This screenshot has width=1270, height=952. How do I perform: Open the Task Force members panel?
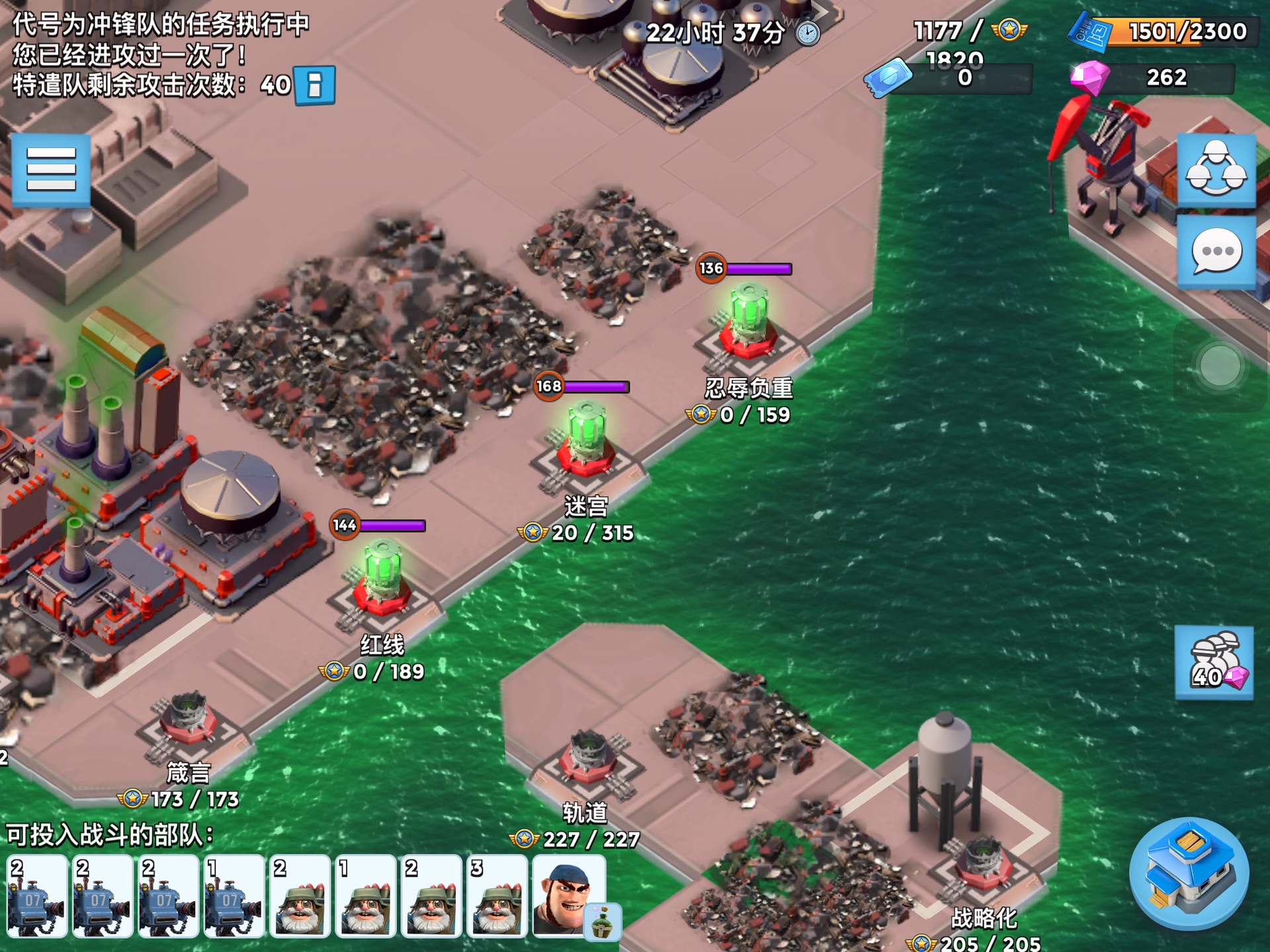[x=1216, y=170]
